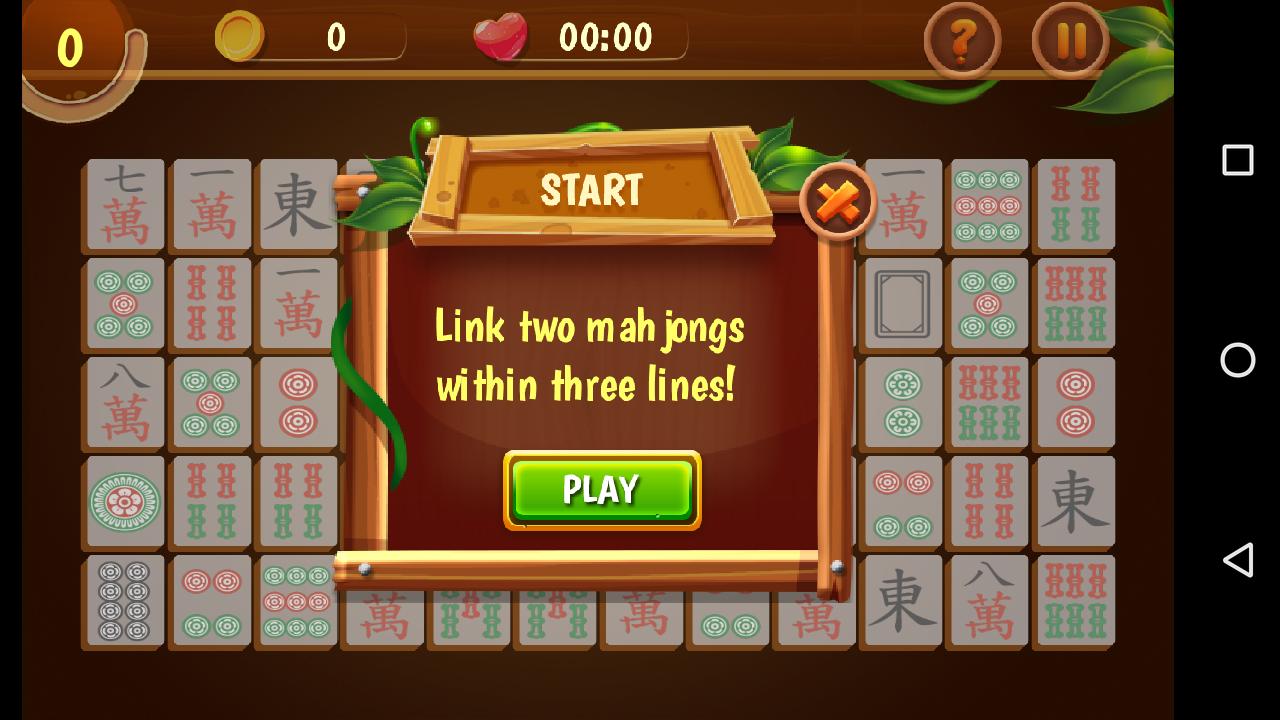
Task: Click the gold coin currency icon
Action: pyautogui.click(x=239, y=38)
